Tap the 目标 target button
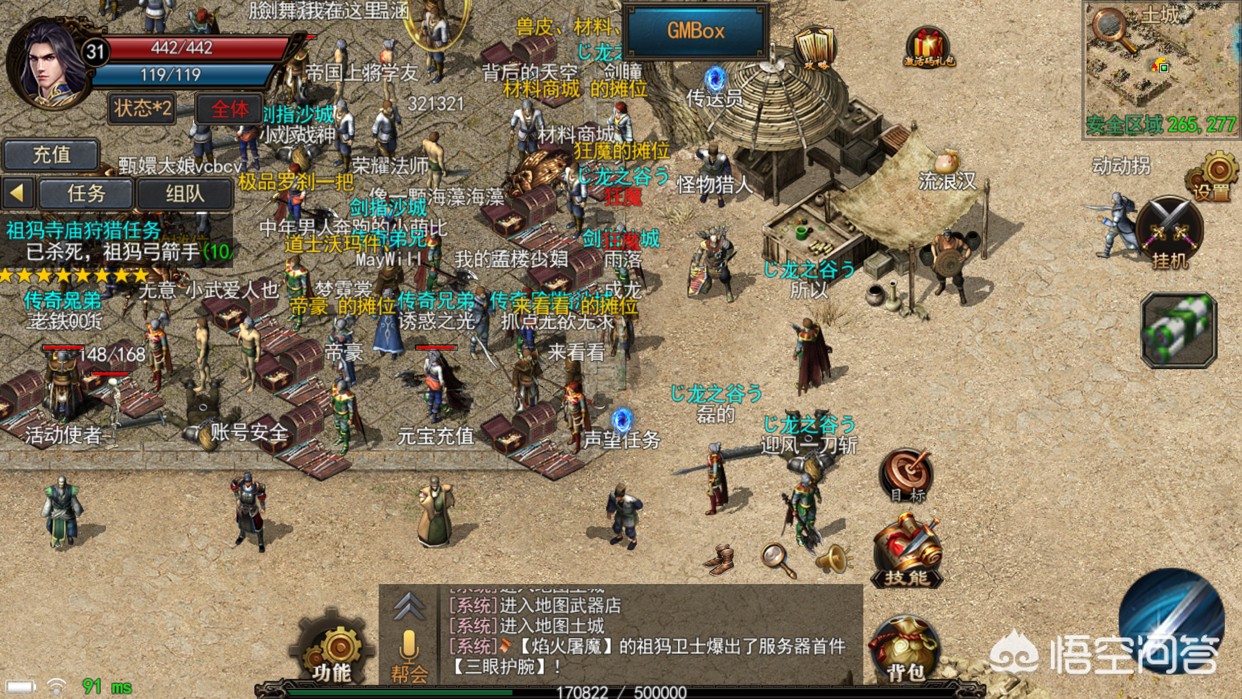Viewport: 1242px width, 699px height. coord(905,475)
